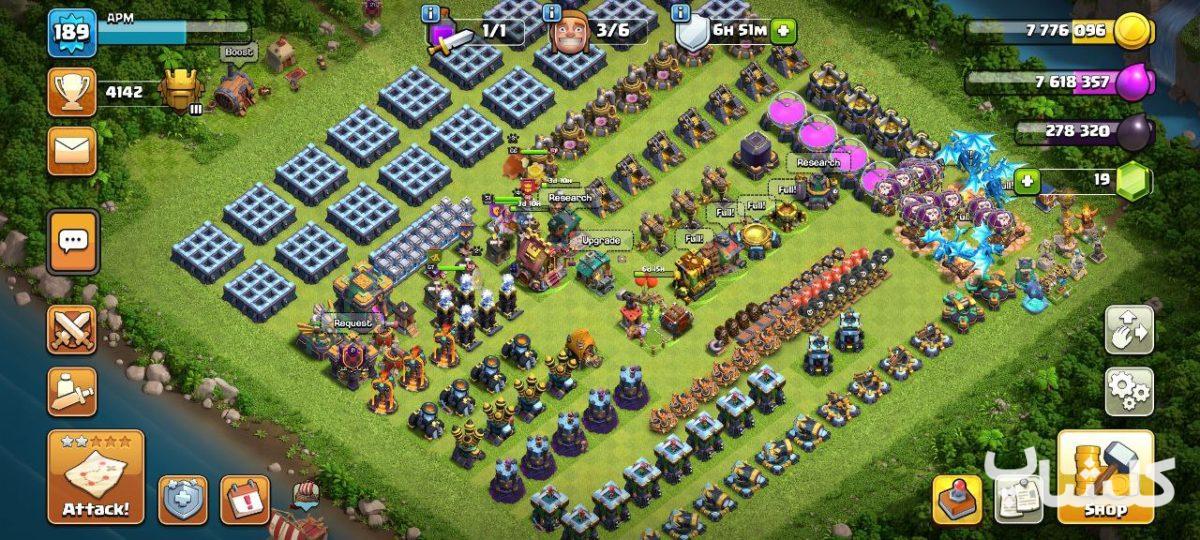Tap the Attack! map button
Image resolution: width=1200 pixels, height=540 pixels.
[x=95, y=477]
